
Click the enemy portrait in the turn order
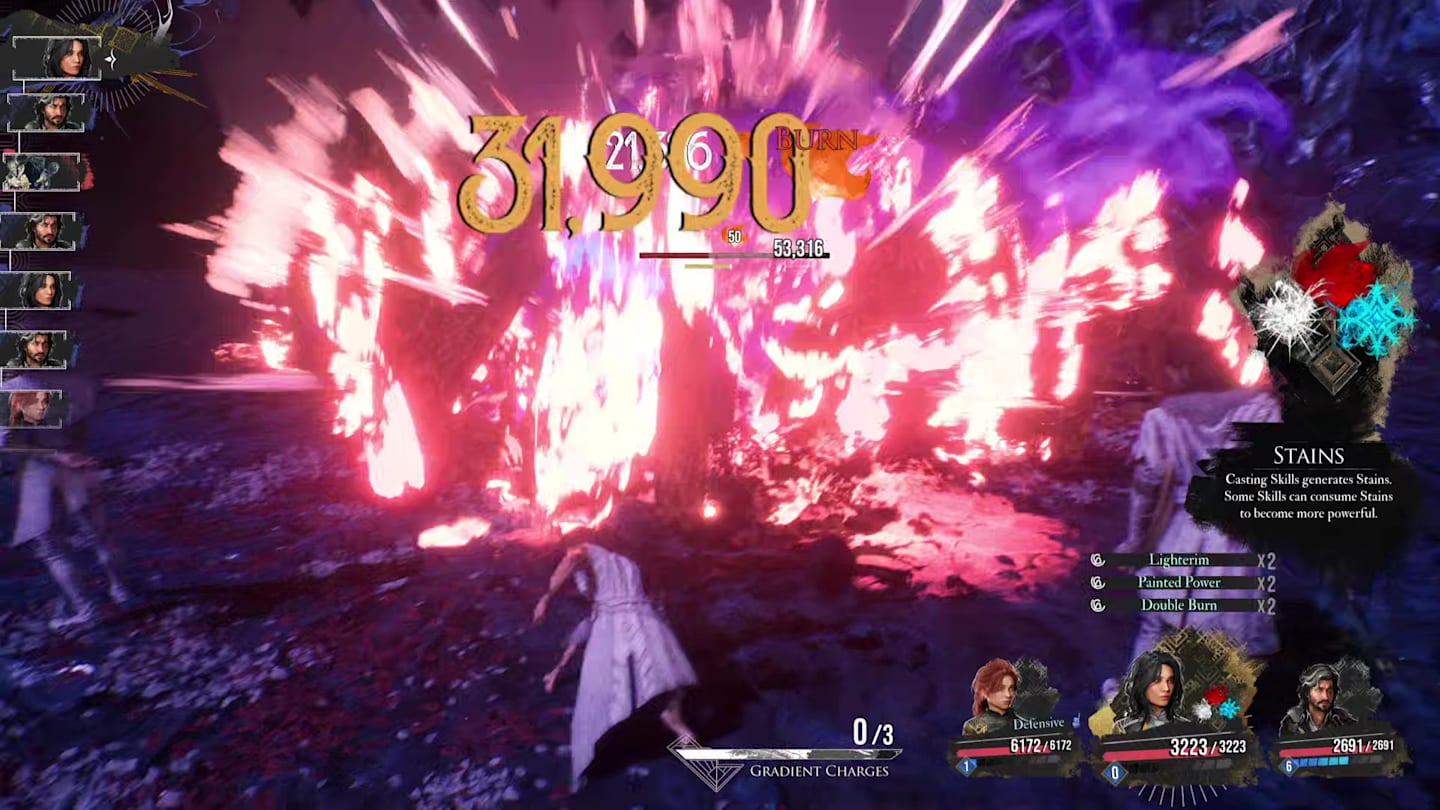pos(42,173)
